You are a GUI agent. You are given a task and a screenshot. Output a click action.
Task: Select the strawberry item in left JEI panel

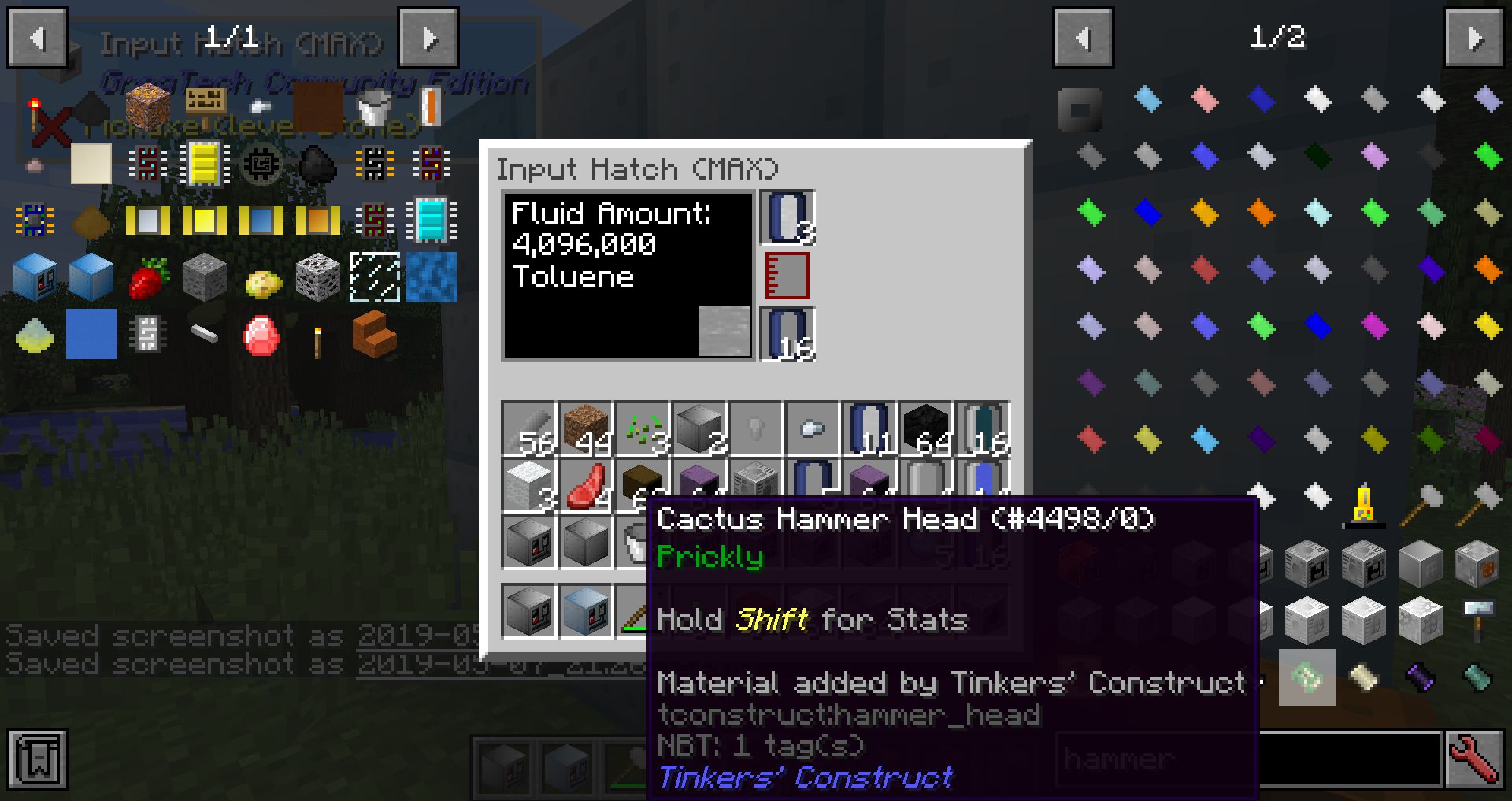pyautogui.click(x=148, y=278)
